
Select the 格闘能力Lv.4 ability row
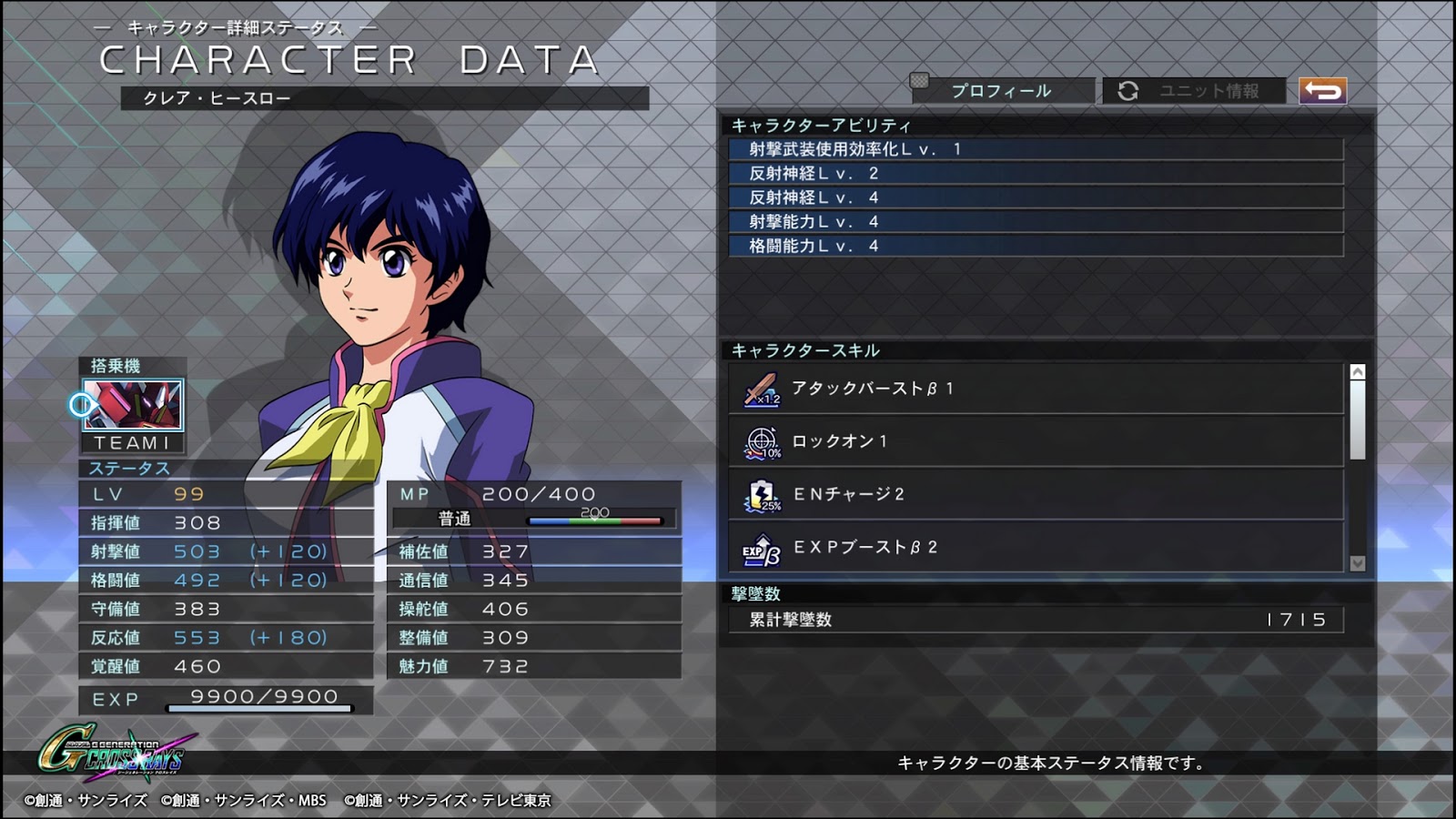click(x=1036, y=246)
